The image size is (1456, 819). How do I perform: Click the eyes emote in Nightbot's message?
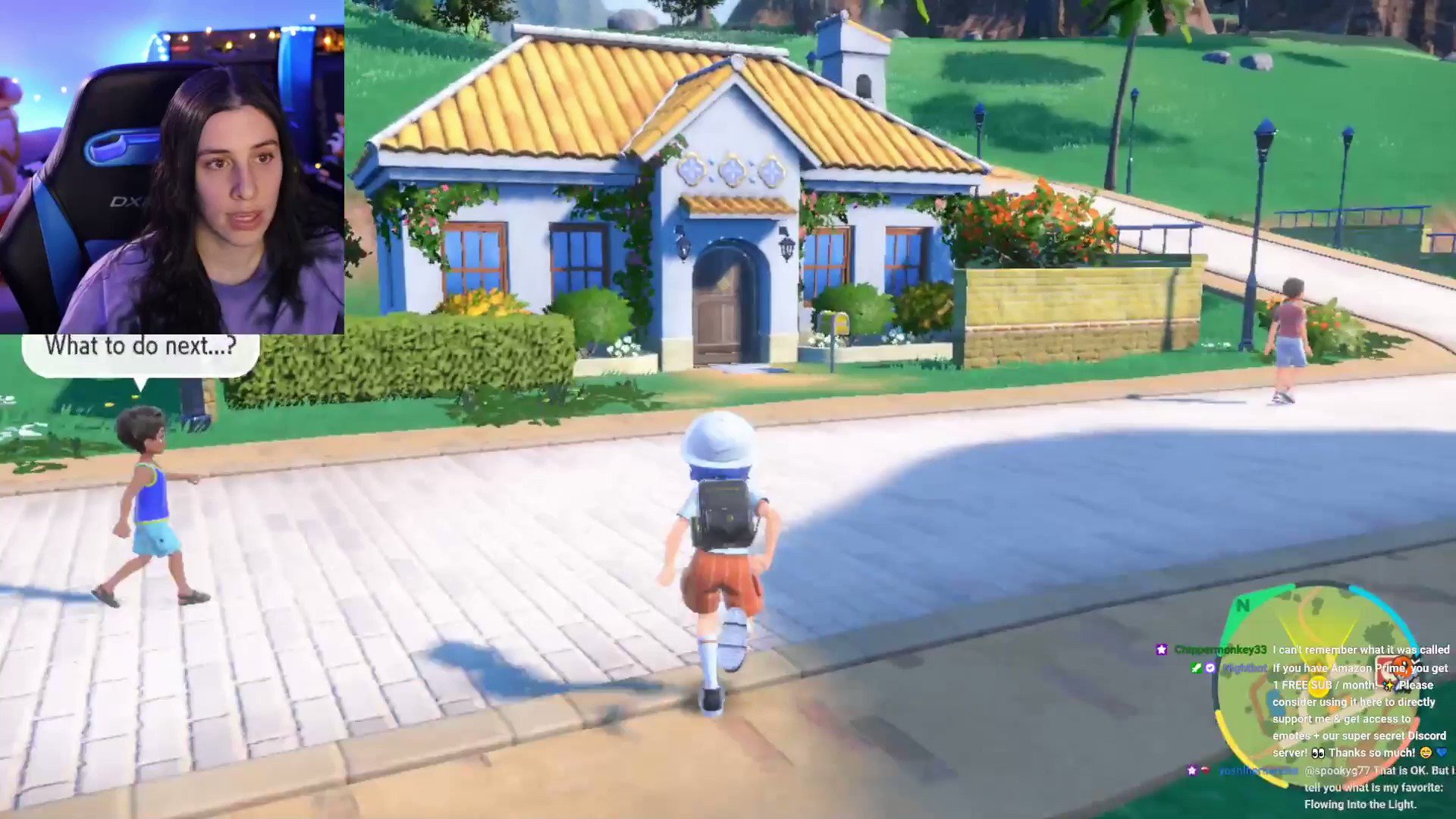(x=1319, y=752)
